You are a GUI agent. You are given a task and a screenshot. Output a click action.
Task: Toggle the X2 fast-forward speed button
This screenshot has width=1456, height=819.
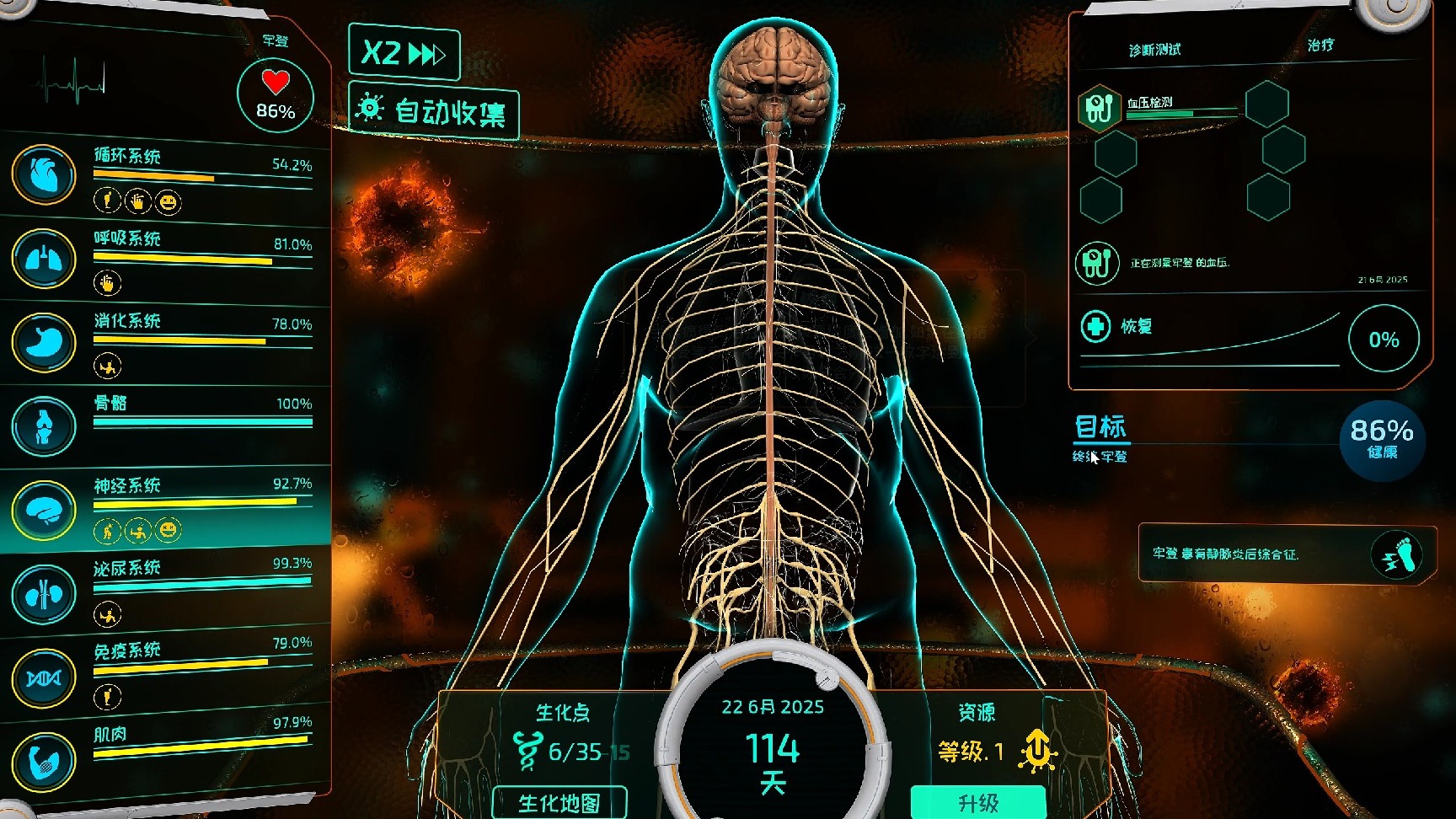(404, 53)
